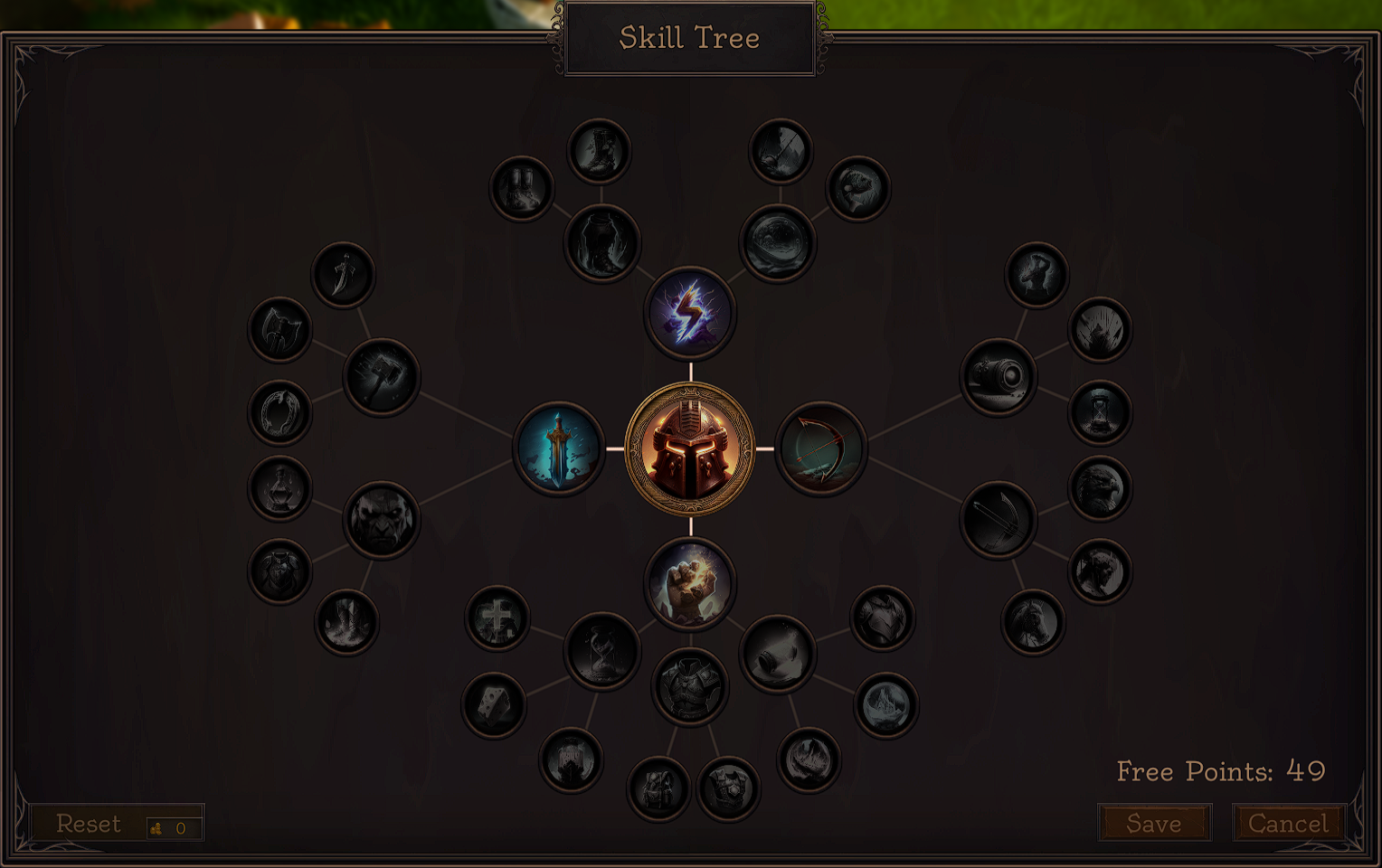Viewport: 1382px width, 868px height.
Task: Cancel the skill tree changes
Action: (1288, 823)
